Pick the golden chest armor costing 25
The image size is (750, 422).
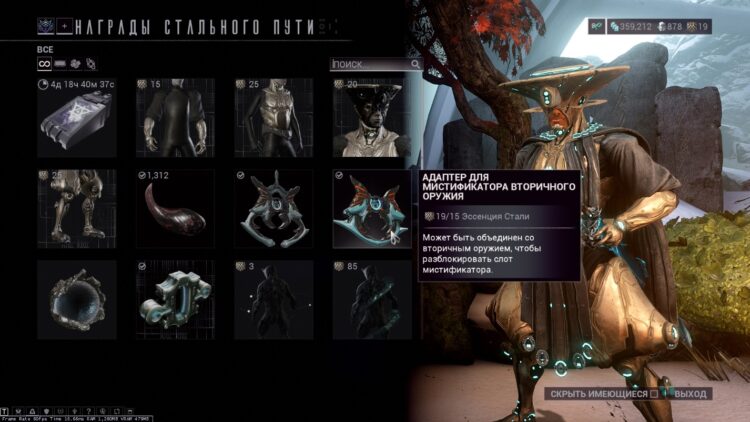pos(274,118)
